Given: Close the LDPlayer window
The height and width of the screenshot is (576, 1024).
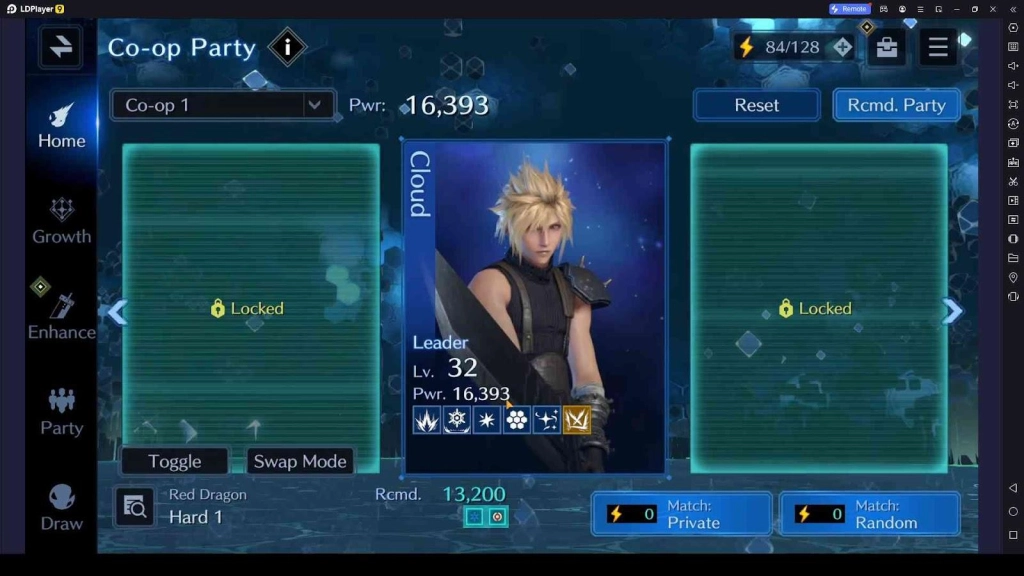Looking at the screenshot, I should 993,9.
